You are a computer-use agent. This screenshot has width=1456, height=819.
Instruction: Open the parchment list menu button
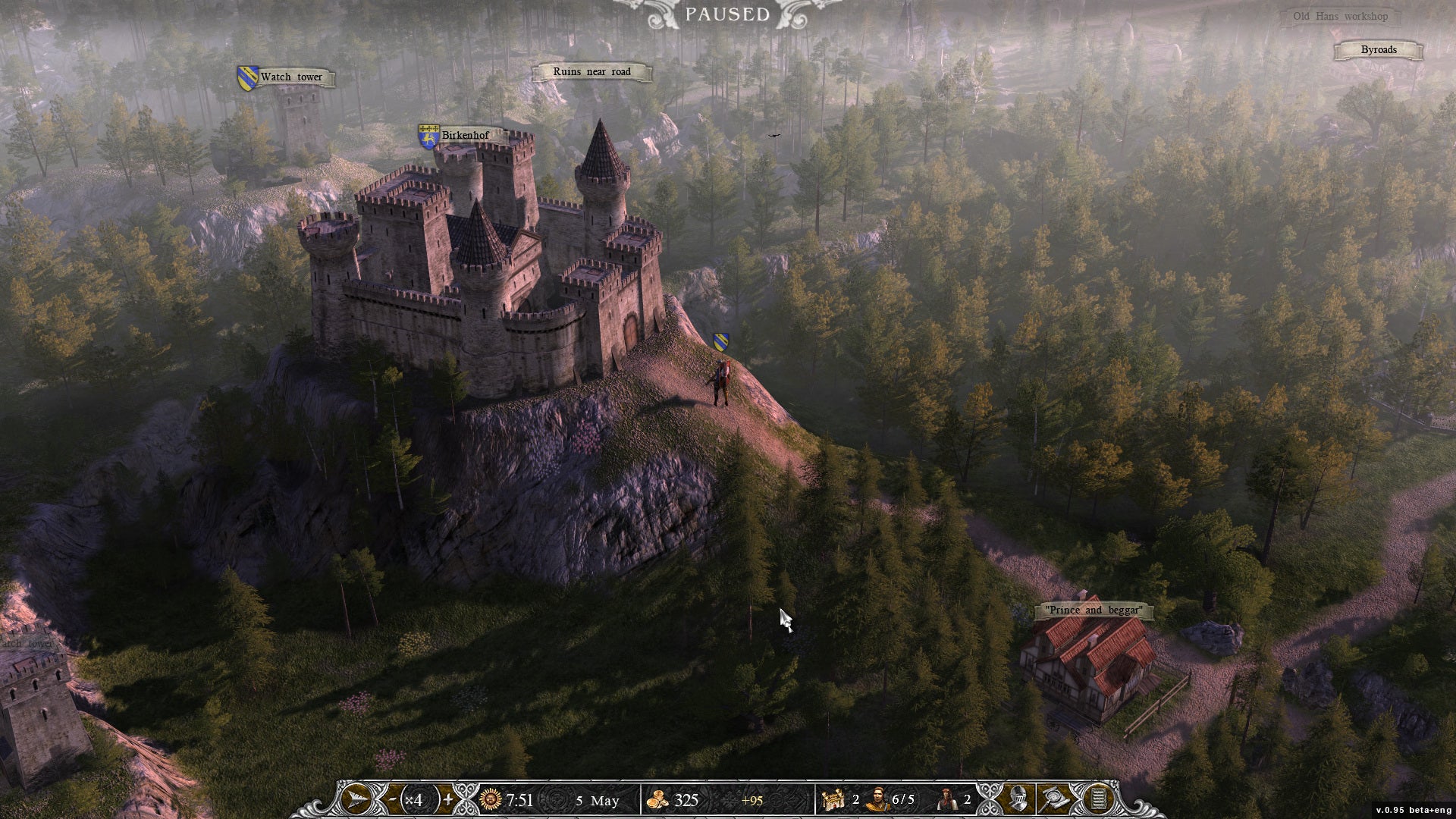click(x=1096, y=799)
